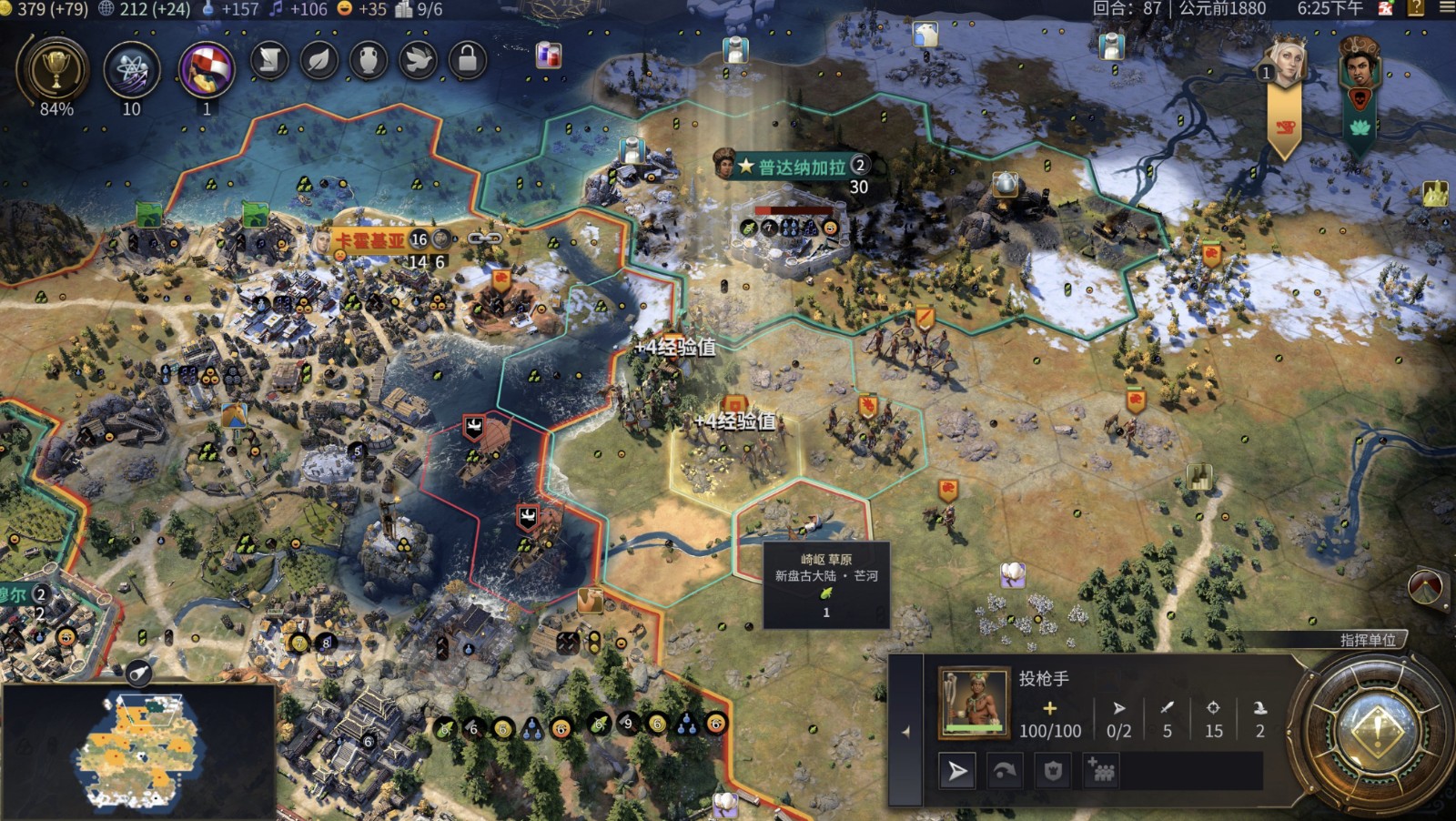Viewport: 1456px width, 821px height.
Task: Open the civics flag icon
Action: pyautogui.click(x=207, y=70)
